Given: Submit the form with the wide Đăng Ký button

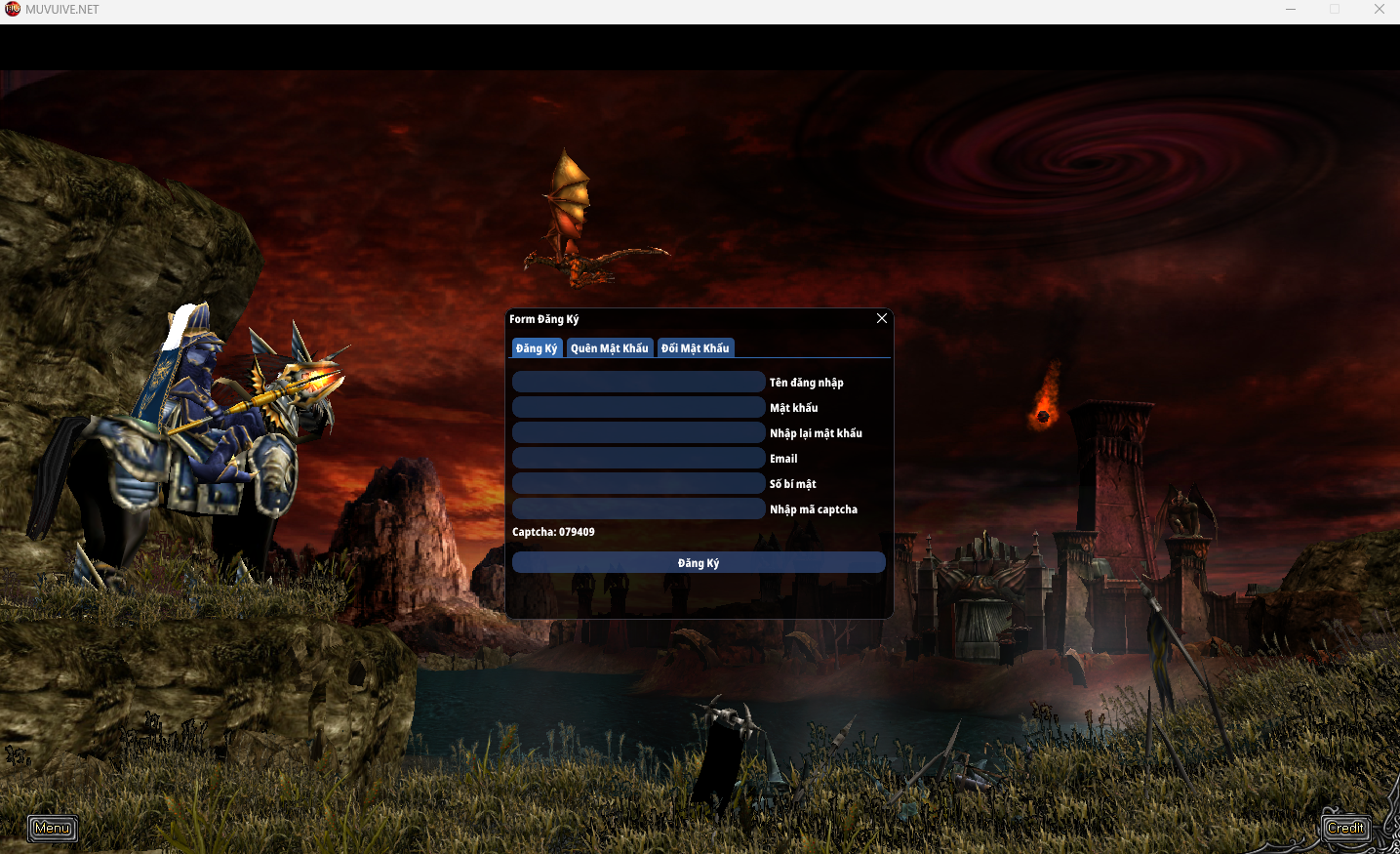Looking at the screenshot, I should coord(699,563).
